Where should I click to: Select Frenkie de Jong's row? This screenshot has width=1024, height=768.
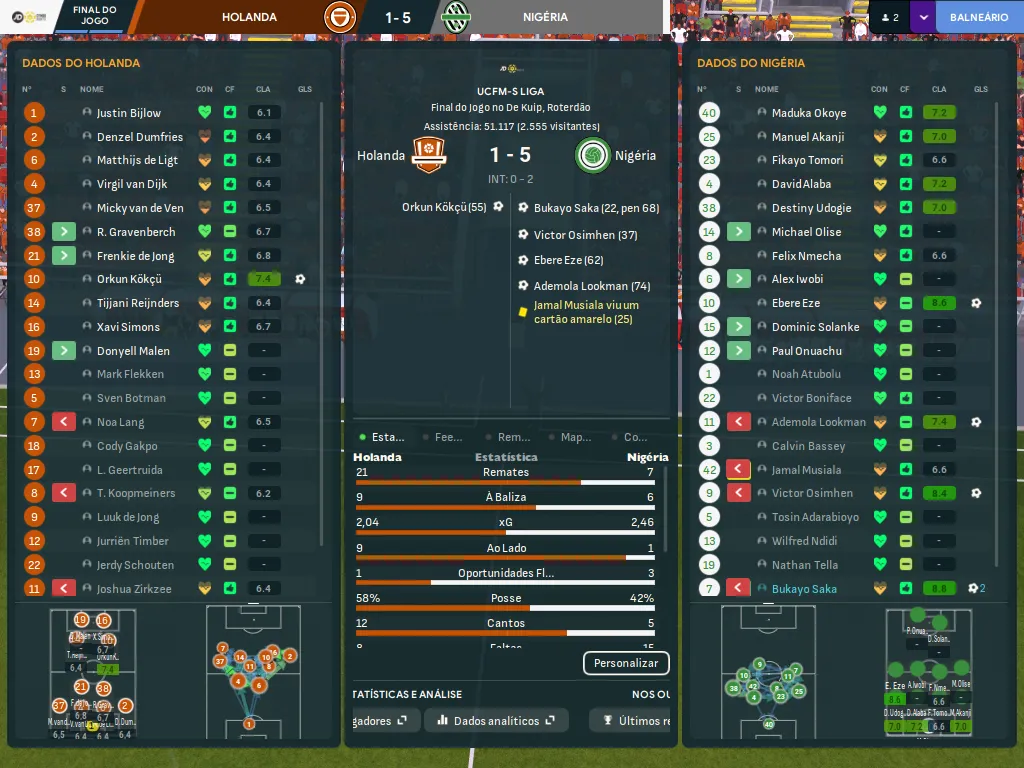pos(135,256)
